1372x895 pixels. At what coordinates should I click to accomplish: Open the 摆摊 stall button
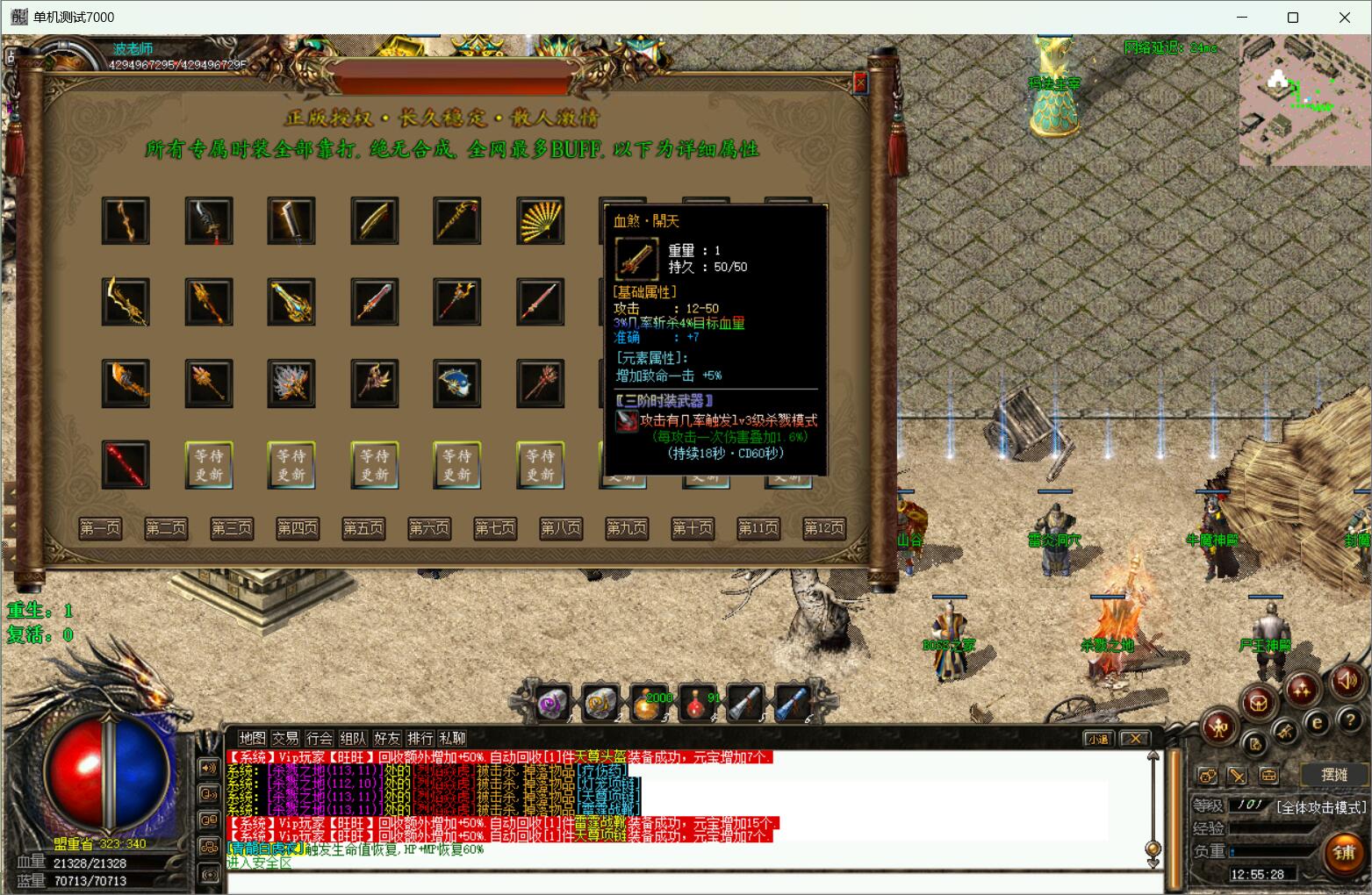1333,774
